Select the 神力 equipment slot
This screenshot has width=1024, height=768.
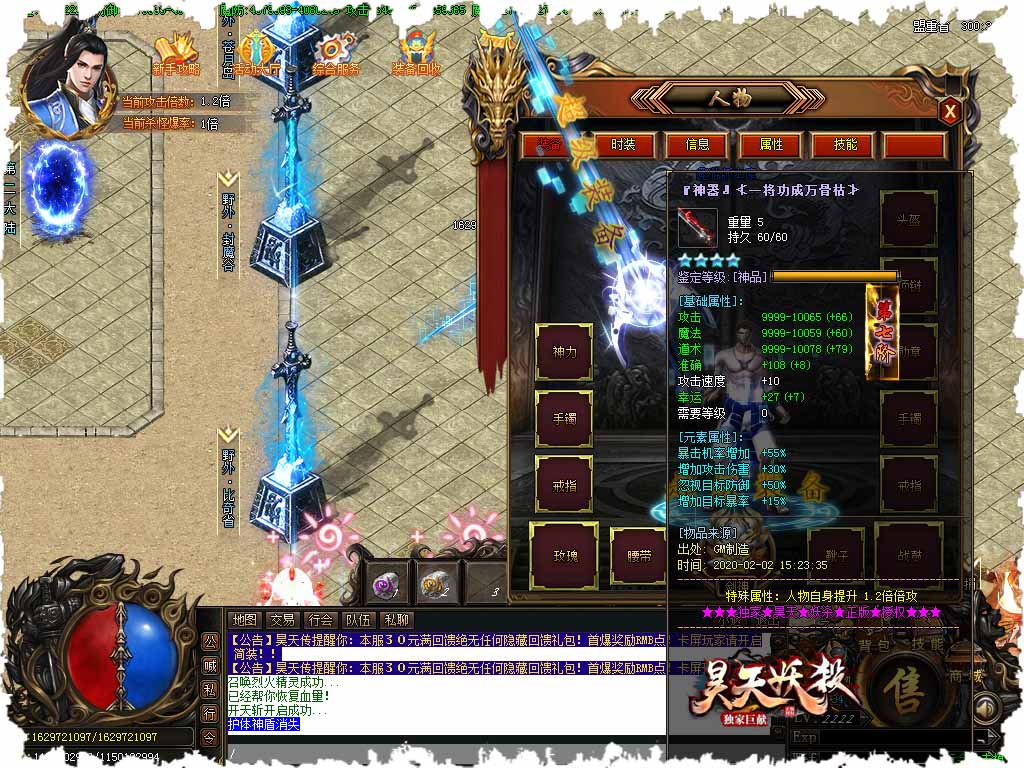coord(564,352)
